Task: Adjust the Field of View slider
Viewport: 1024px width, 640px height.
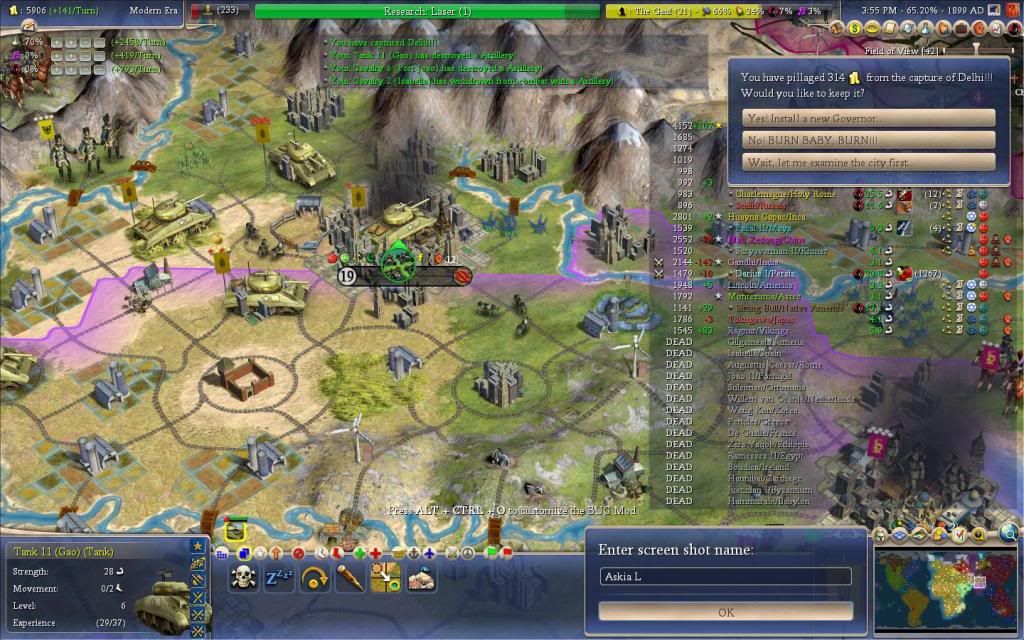Action: click(x=975, y=48)
